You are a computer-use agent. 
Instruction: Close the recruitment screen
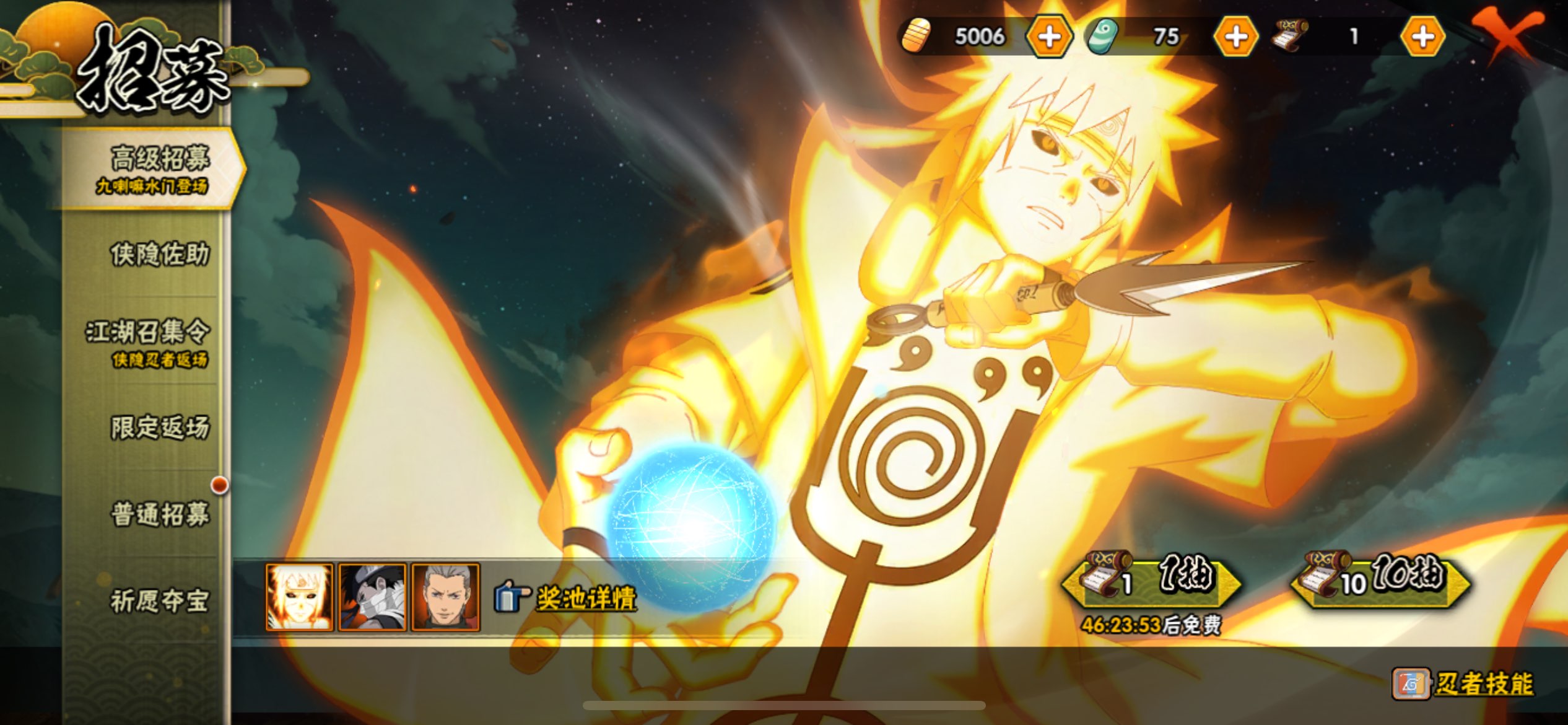tap(1507, 34)
